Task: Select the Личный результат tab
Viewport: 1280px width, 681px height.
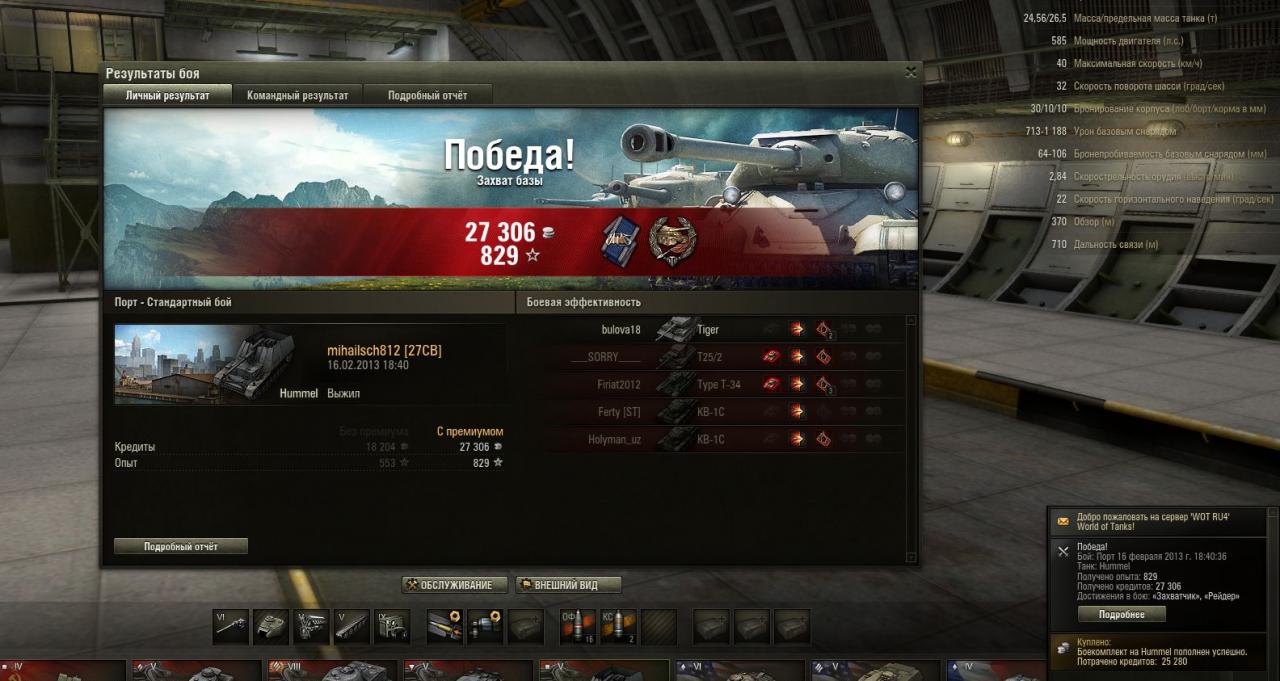Action: (x=167, y=95)
